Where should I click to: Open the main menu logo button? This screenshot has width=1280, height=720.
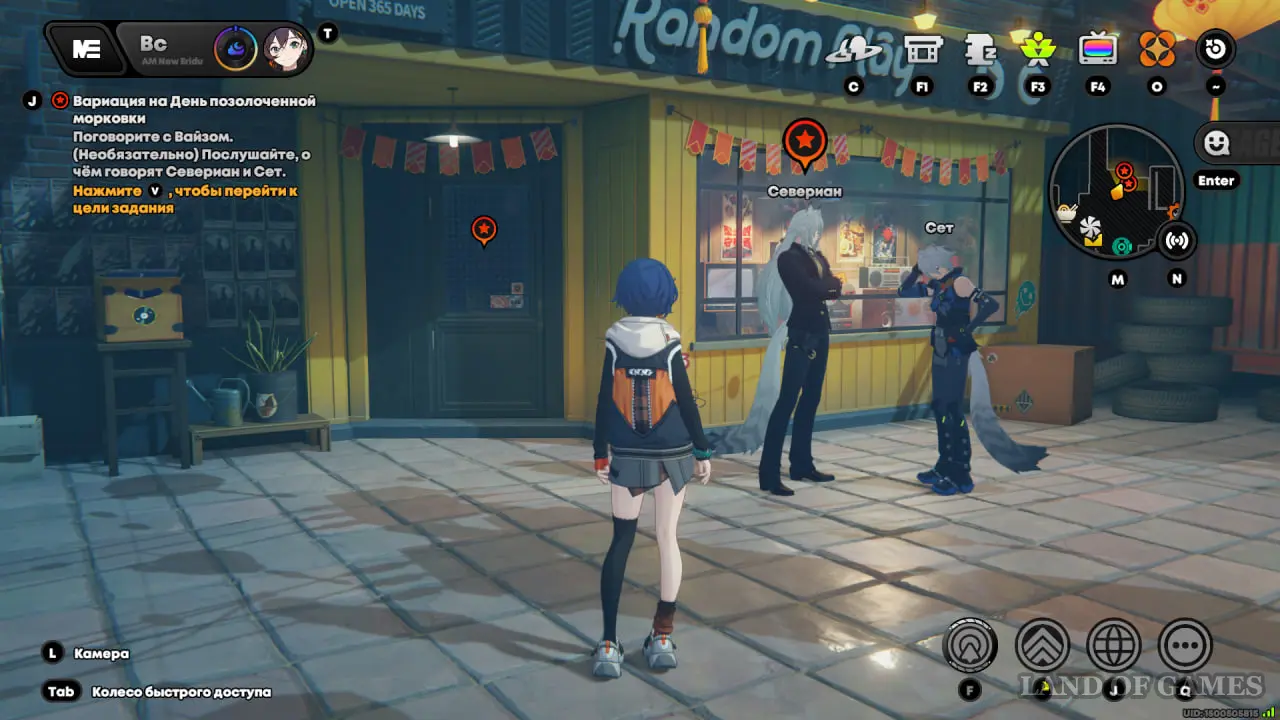(87, 49)
